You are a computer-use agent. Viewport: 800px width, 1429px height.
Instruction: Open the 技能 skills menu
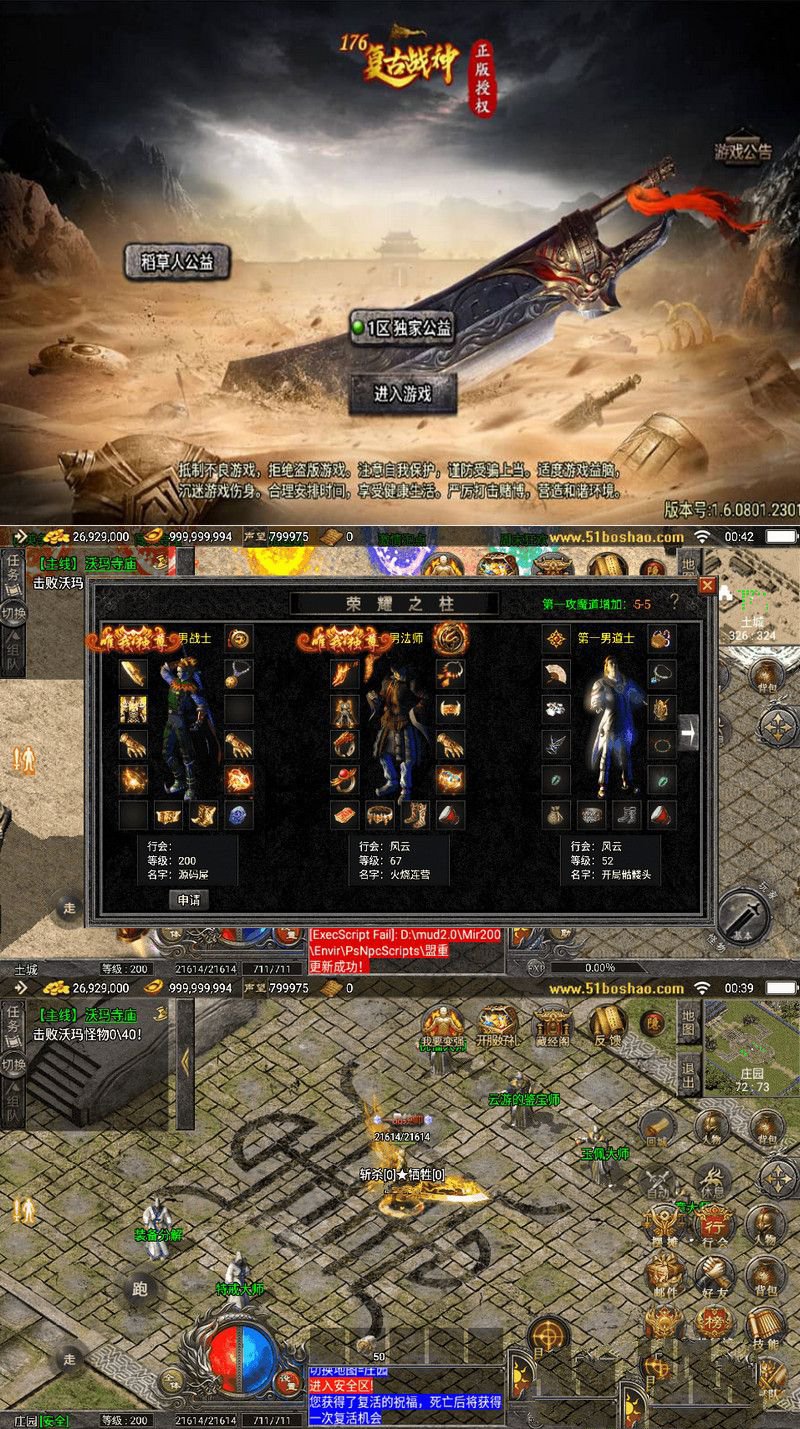765,1328
